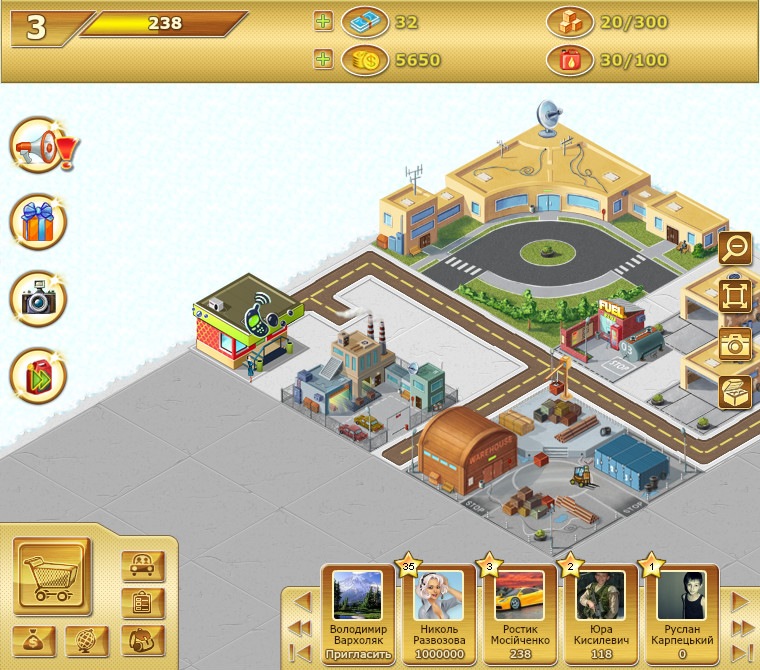Take a screenshot with the square camera button

(x=736, y=343)
